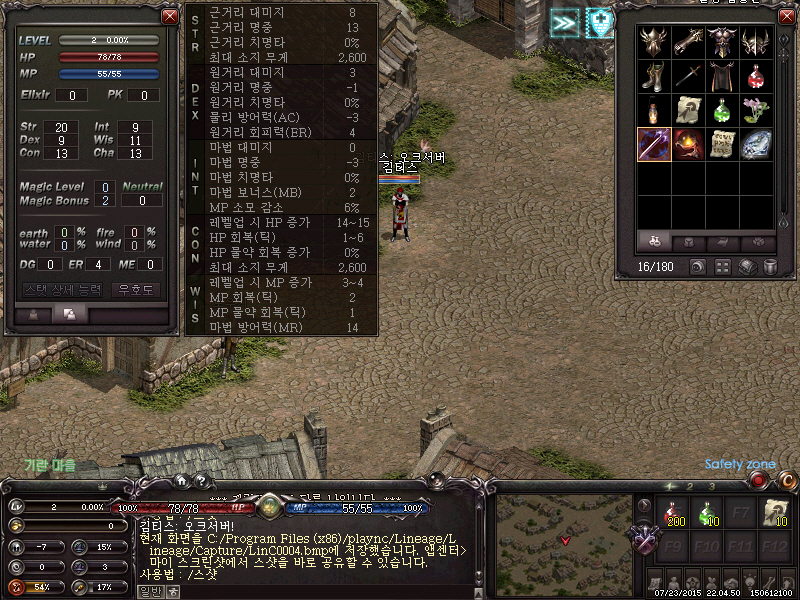This screenshot has height=600, width=800.
Task: Open the 스탯 상세 능력 stat details
Action: [62, 289]
